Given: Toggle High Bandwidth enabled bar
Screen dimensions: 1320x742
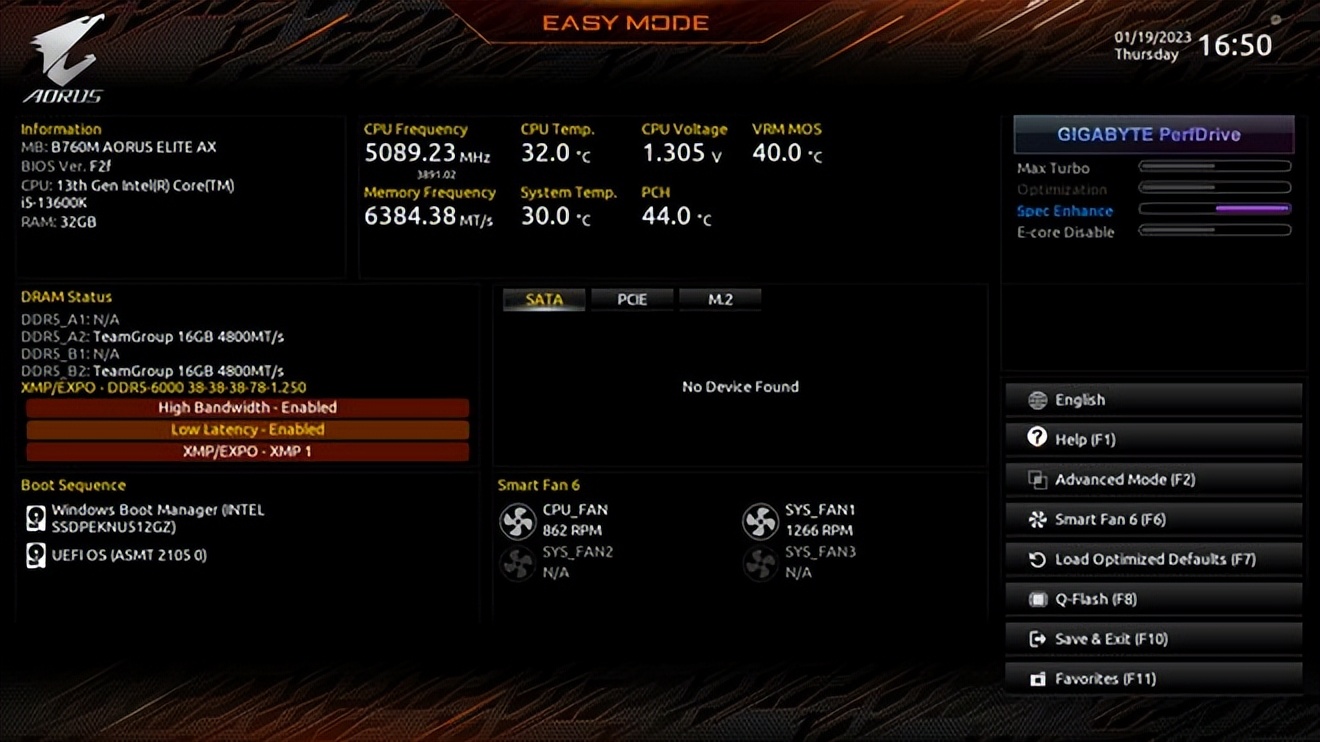Looking at the screenshot, I should click(x=247, y=408).
